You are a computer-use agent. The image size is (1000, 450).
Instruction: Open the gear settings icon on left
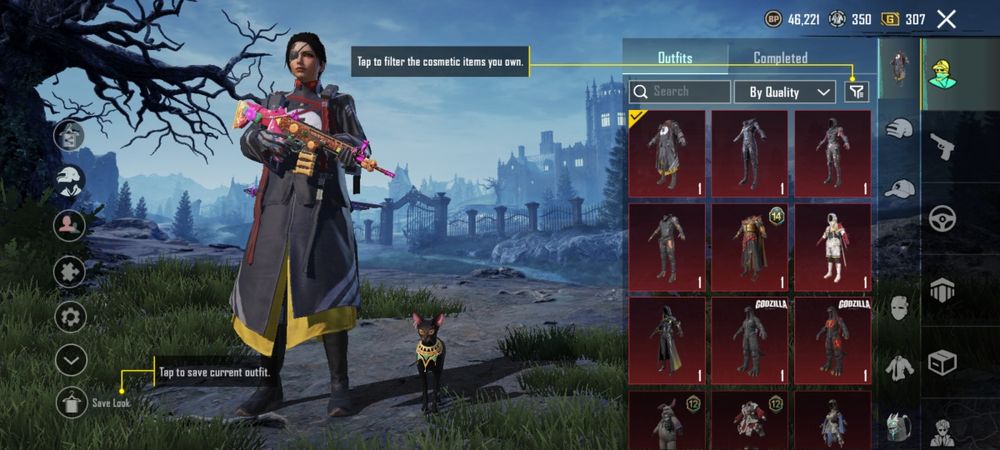[71, 318]
